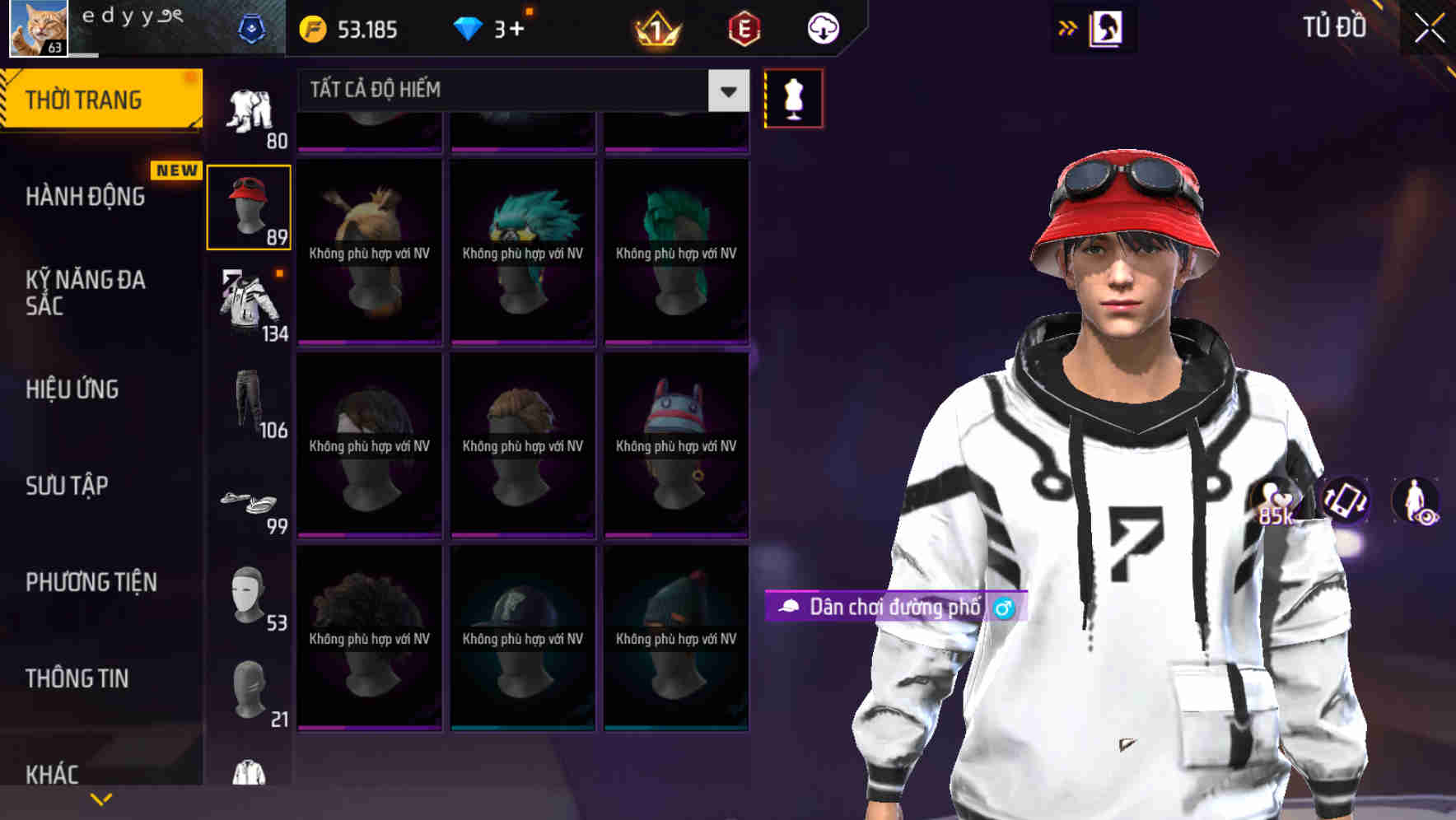Screen dimensions: 1456x820
Task: Click the mannequin outfit preview icon
Action: (793, 97)
